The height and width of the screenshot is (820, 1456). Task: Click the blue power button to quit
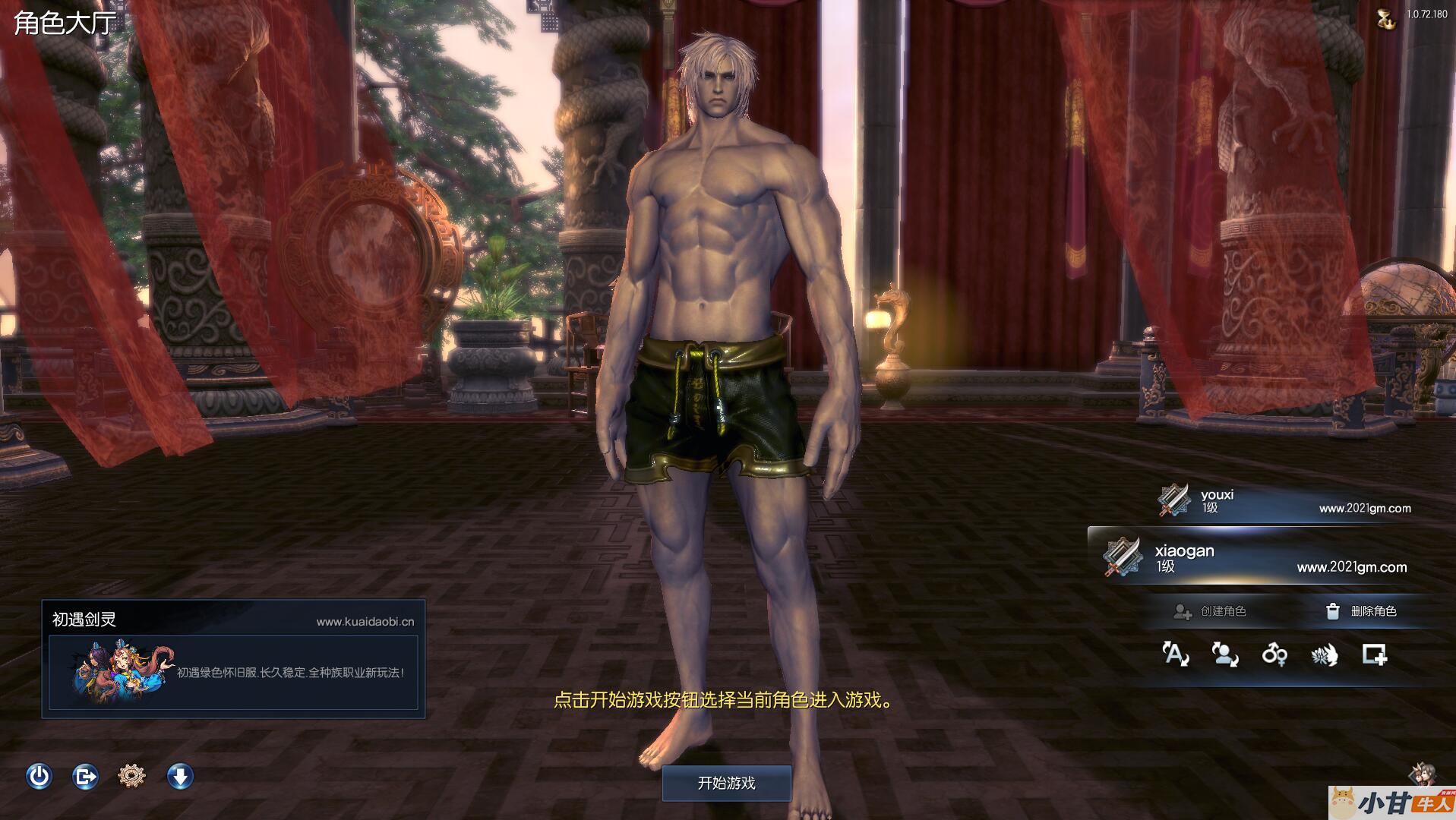click(39, 776)
